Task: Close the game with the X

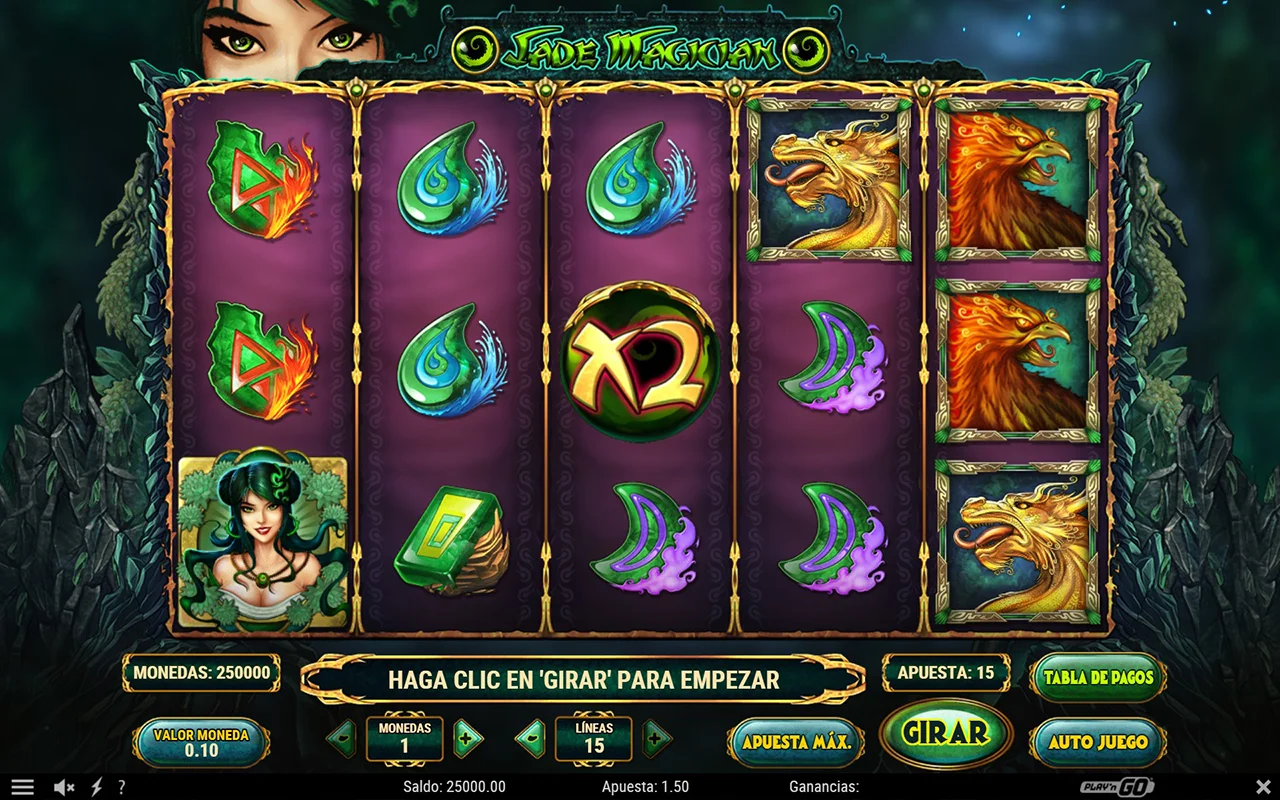Action: point(1263,787)
